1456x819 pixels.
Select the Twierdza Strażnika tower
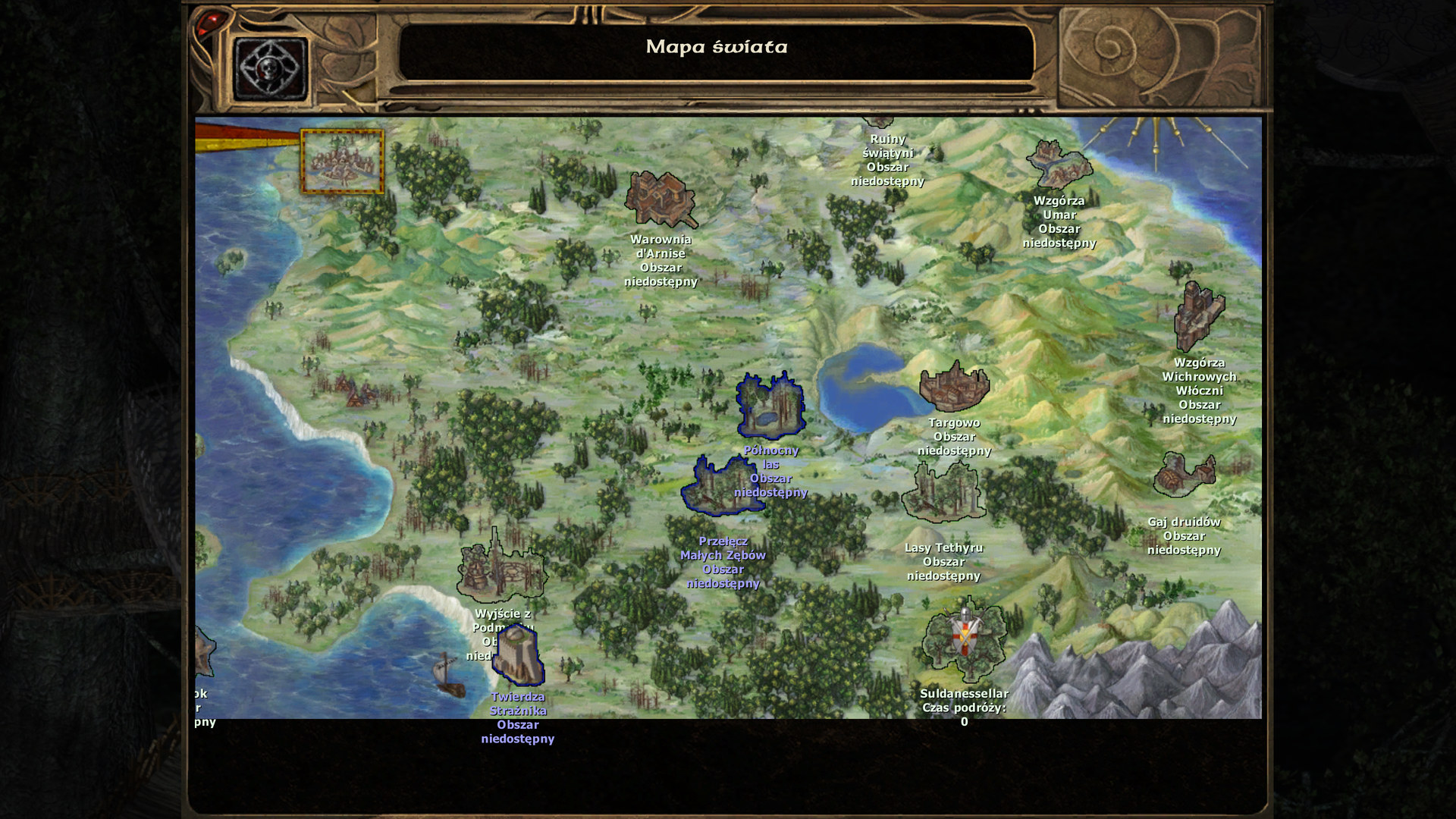point(518,655)
